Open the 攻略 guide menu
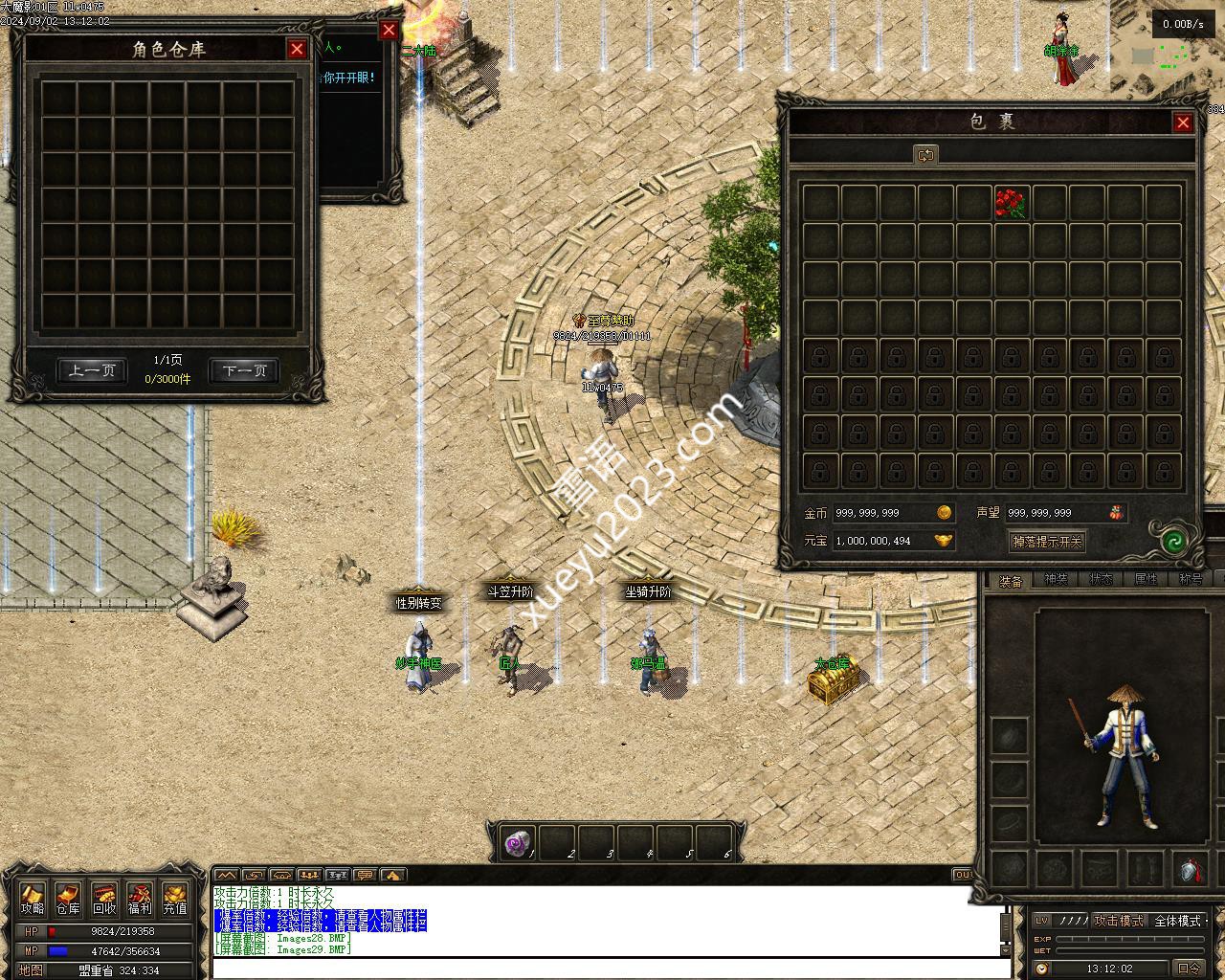 coord(33,900)
